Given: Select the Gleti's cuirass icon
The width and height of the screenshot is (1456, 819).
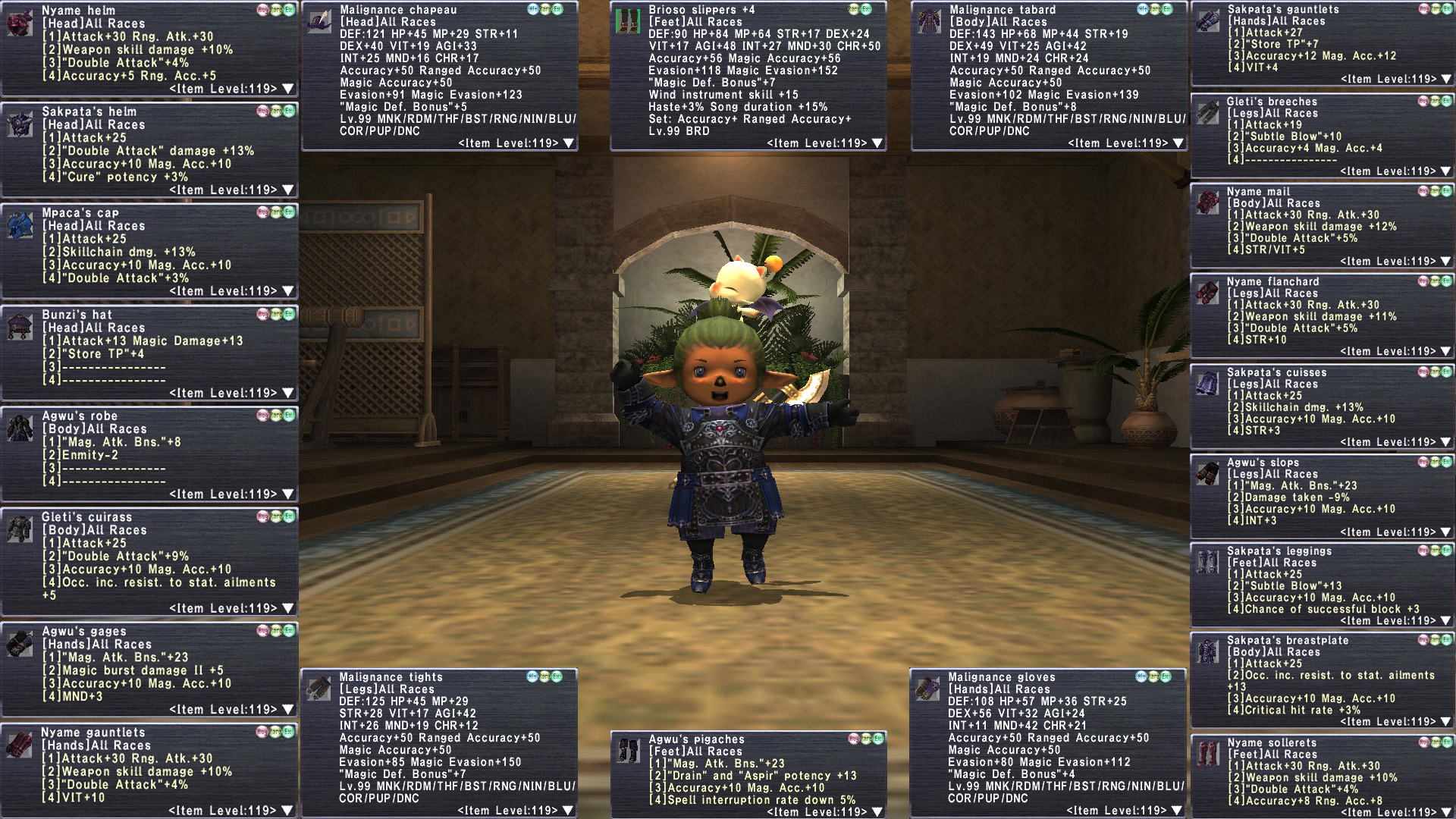Looking at the screenshot, I should [x=20, y=529].
